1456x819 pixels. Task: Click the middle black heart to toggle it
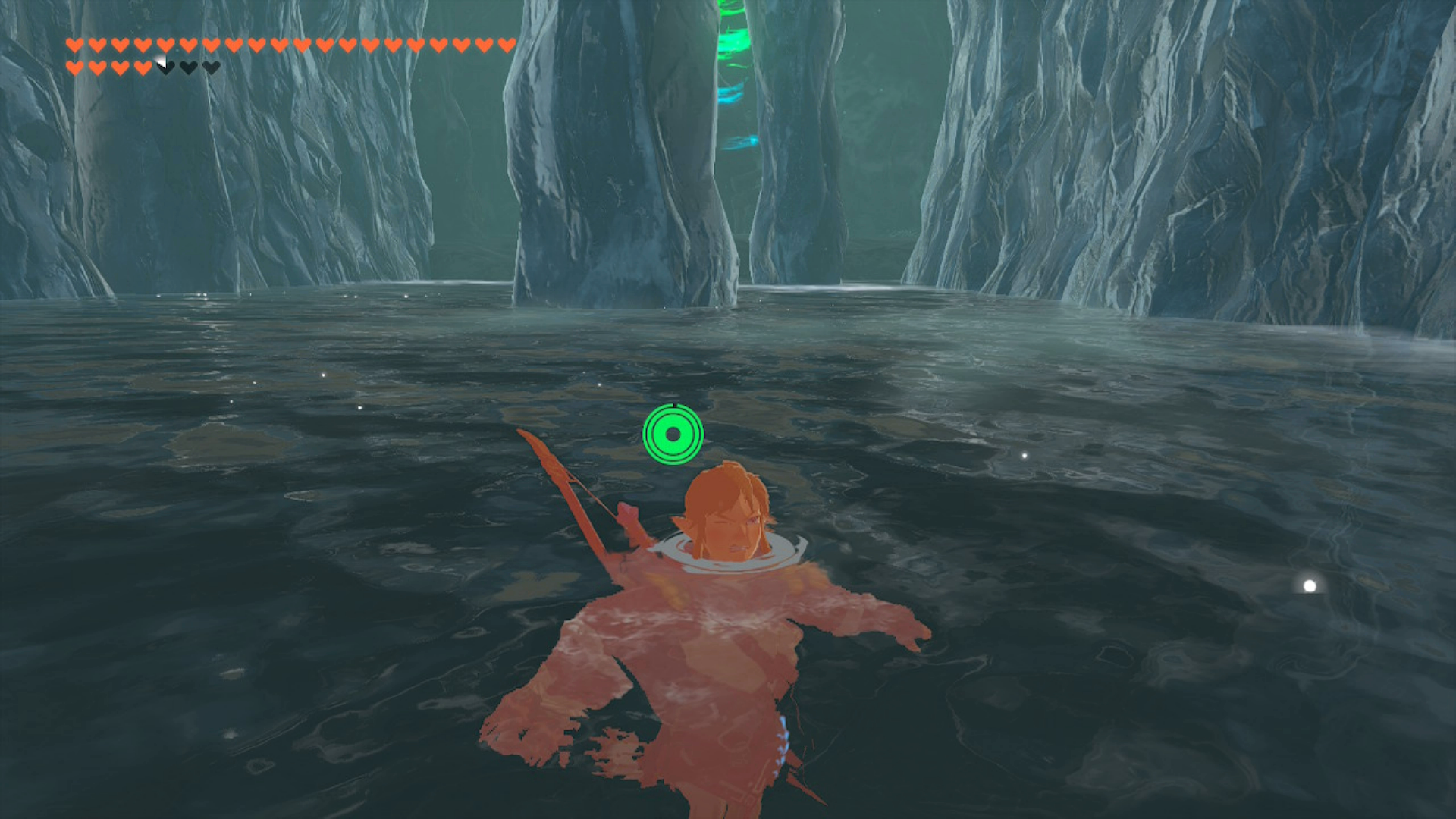click(187, 67)
